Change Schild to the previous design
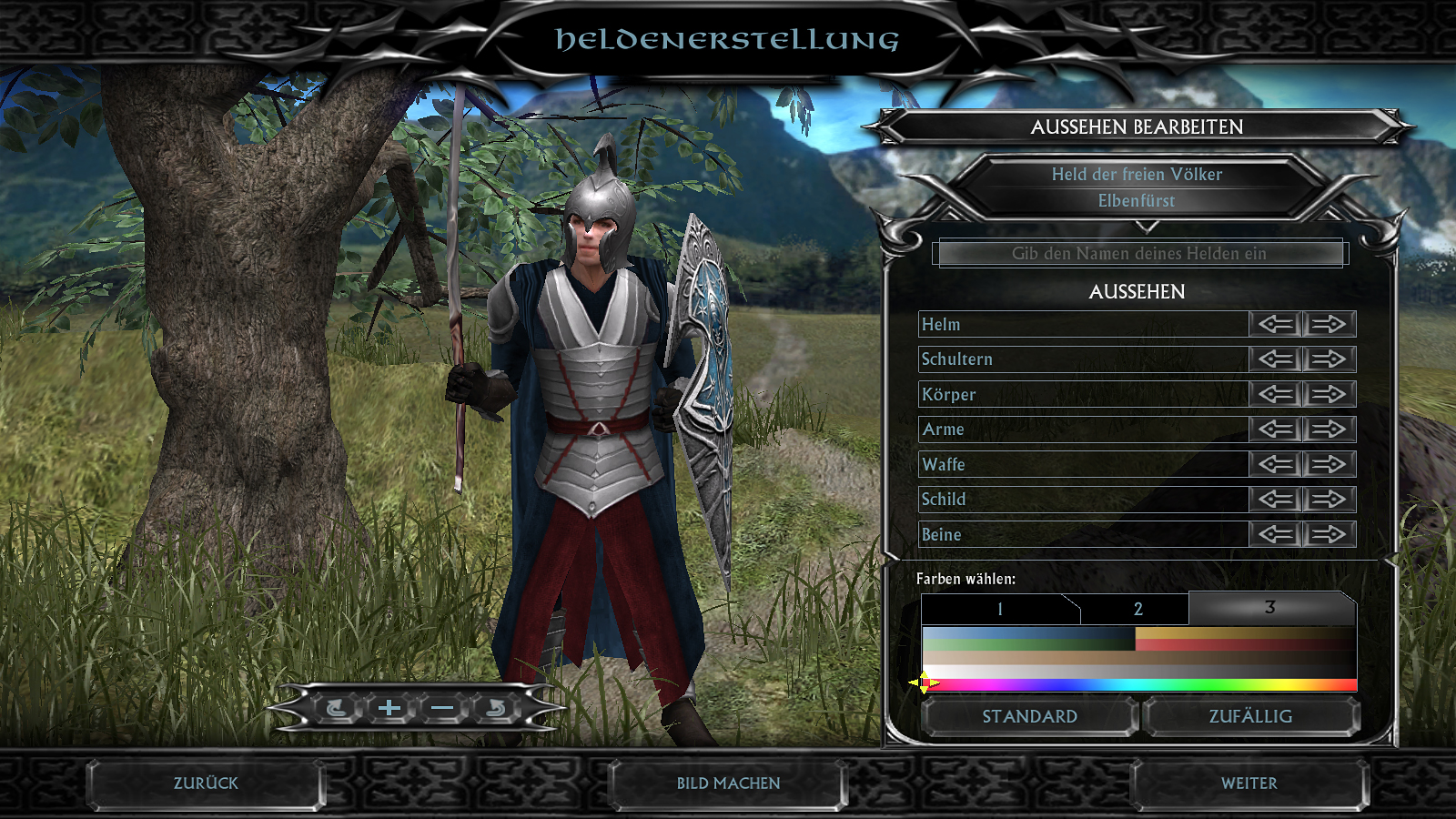 pos(1277,500)
